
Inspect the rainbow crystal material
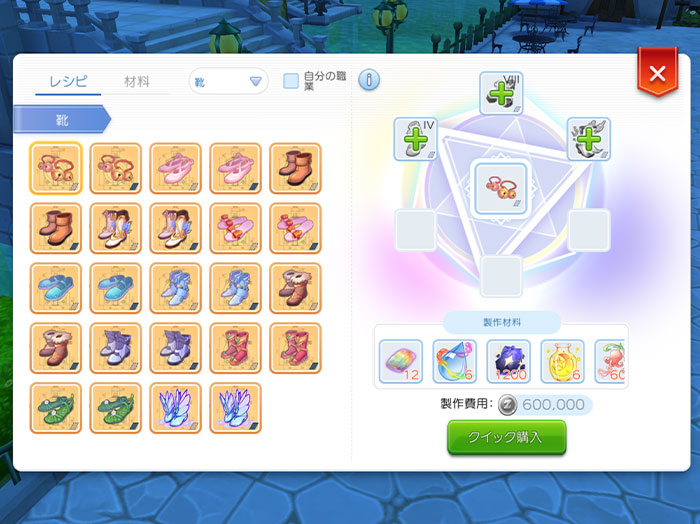click(x=402, y=361)
